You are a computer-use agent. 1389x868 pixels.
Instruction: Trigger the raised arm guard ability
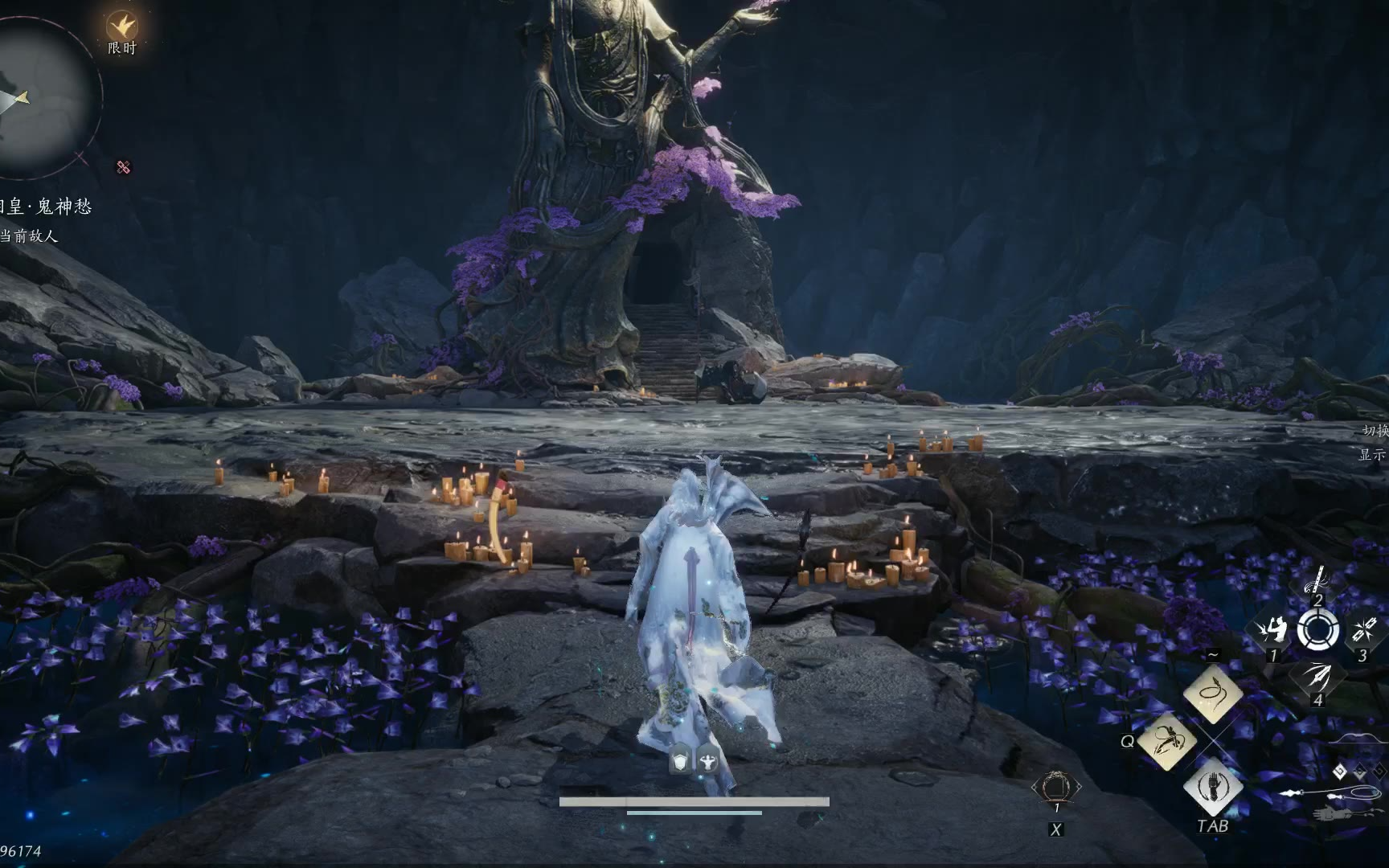coord(1213,787)
